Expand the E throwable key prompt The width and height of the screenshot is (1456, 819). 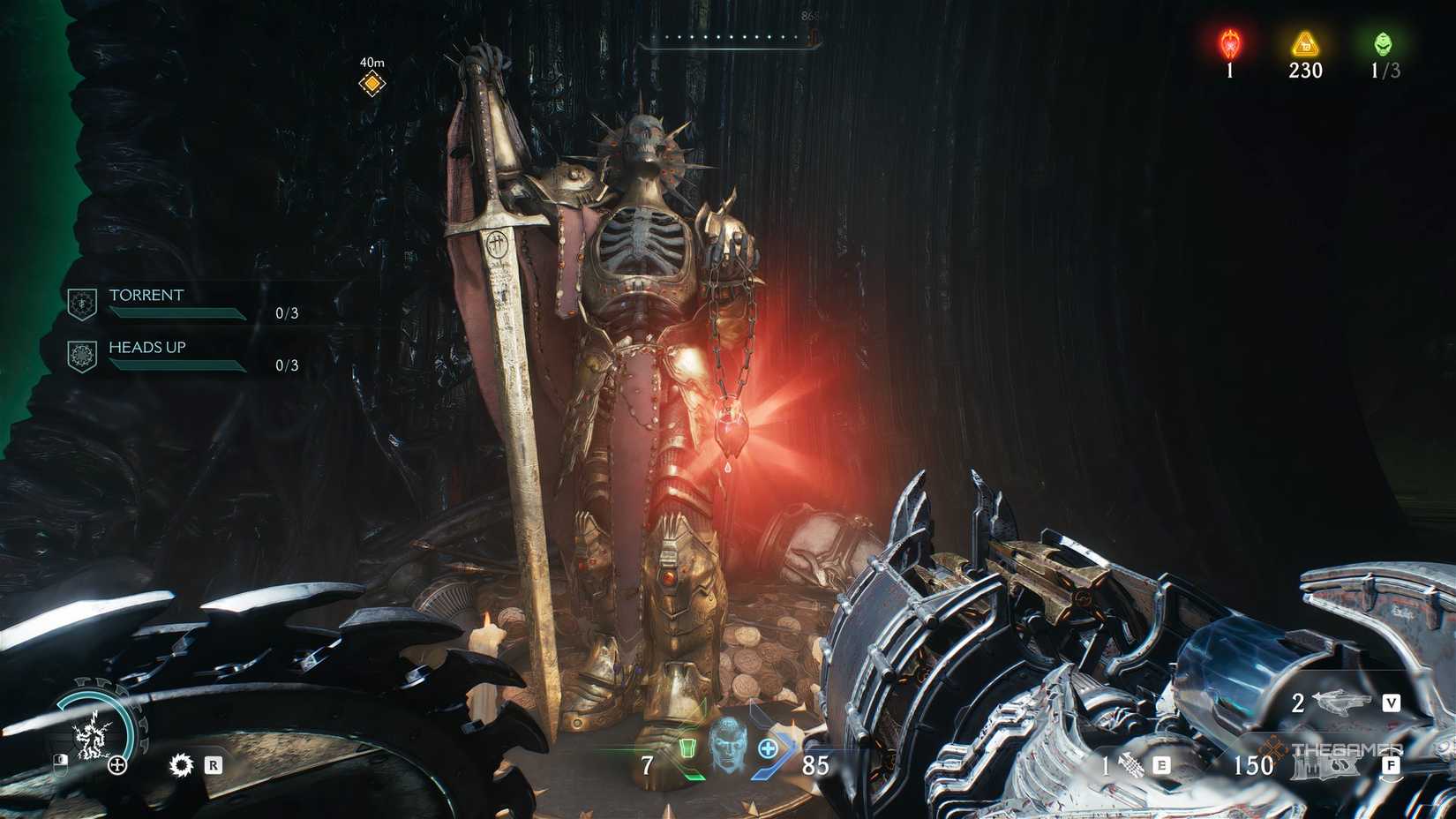coord(1162,764)
